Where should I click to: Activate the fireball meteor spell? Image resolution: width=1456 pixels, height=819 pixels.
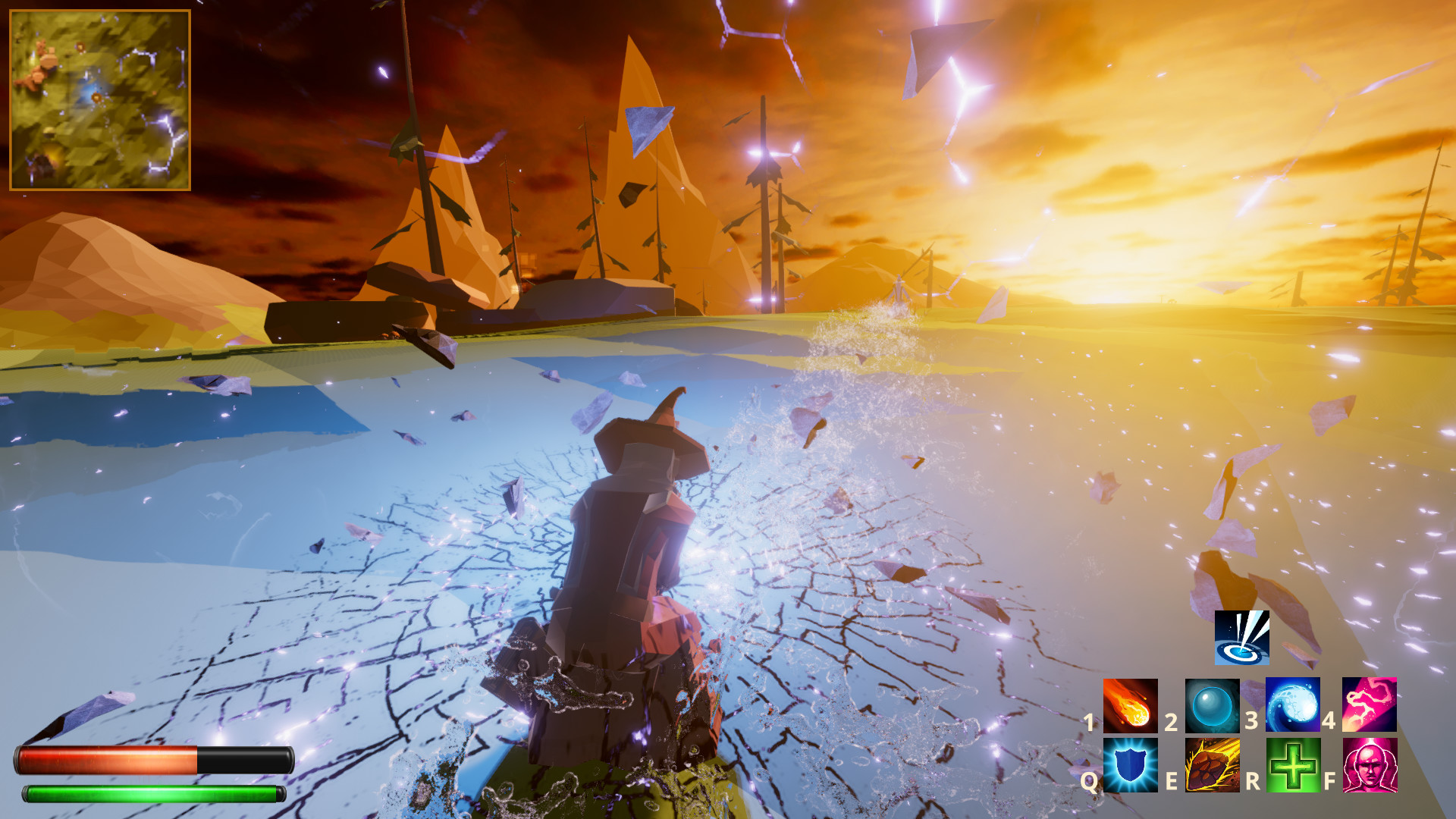[x=1130, y=705]
